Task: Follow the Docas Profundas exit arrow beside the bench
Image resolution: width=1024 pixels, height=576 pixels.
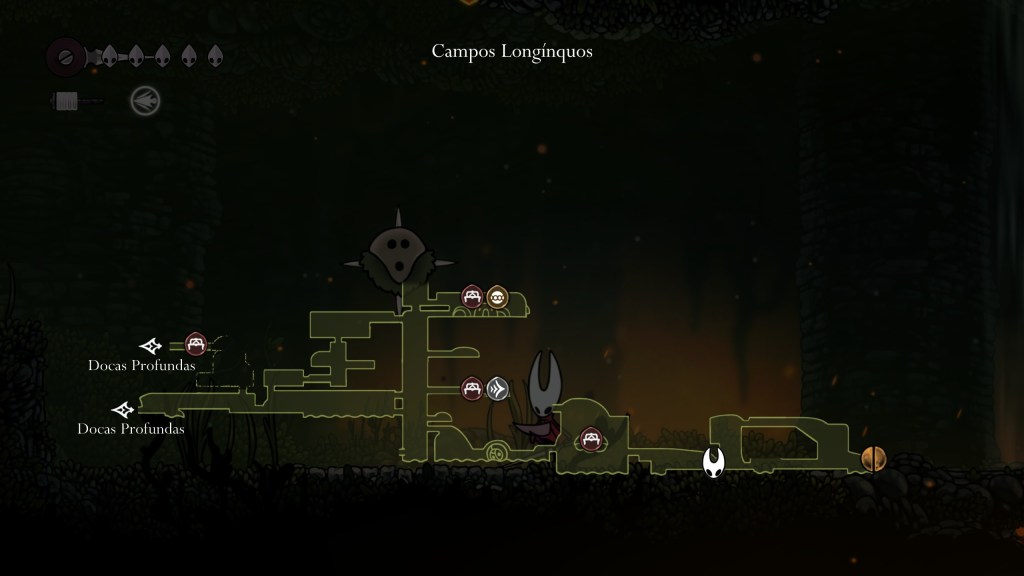Action: coord(151,346)
